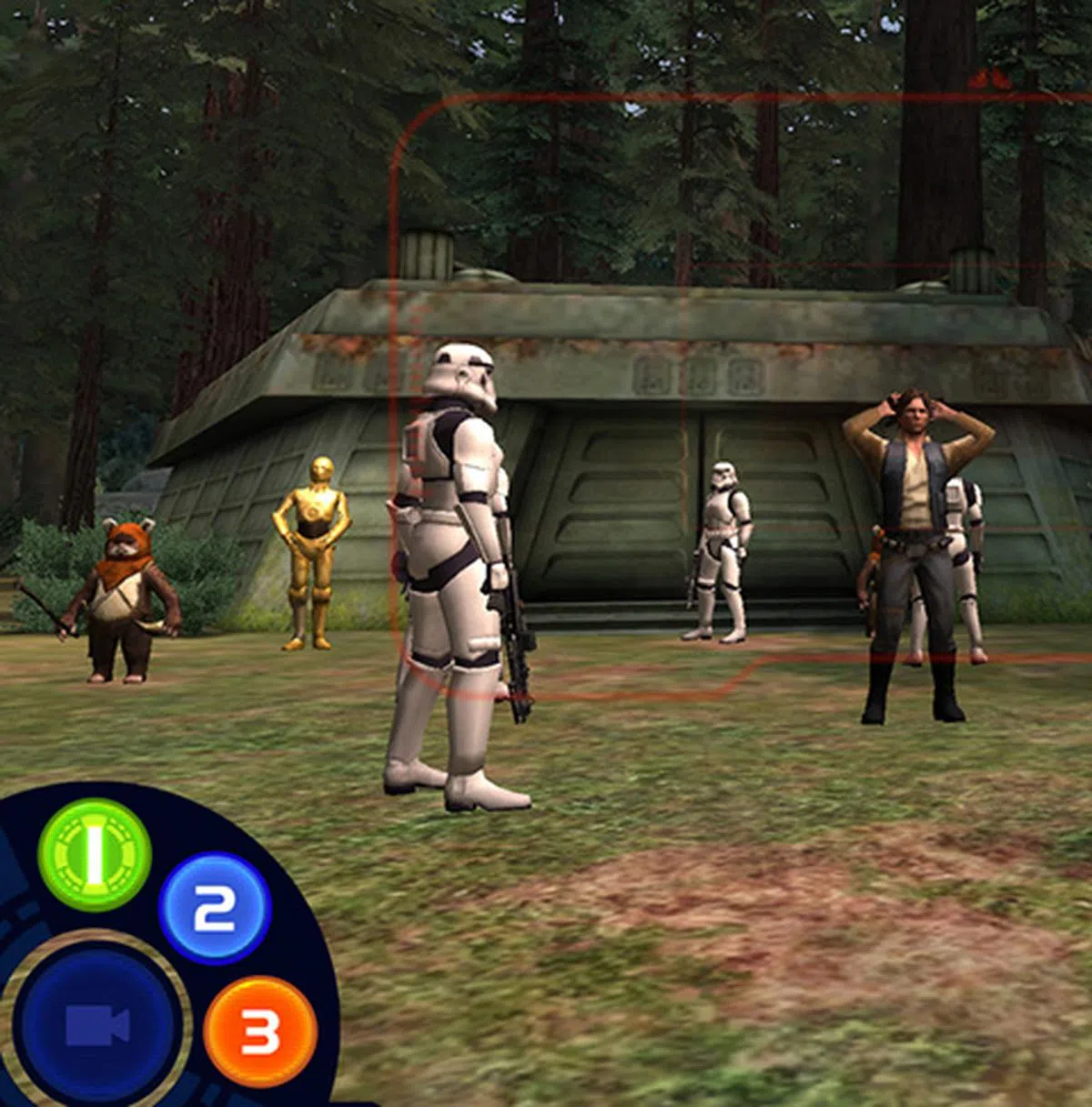Select the green number 1 button
1092x1107 pixels.
tap(95, 854)
